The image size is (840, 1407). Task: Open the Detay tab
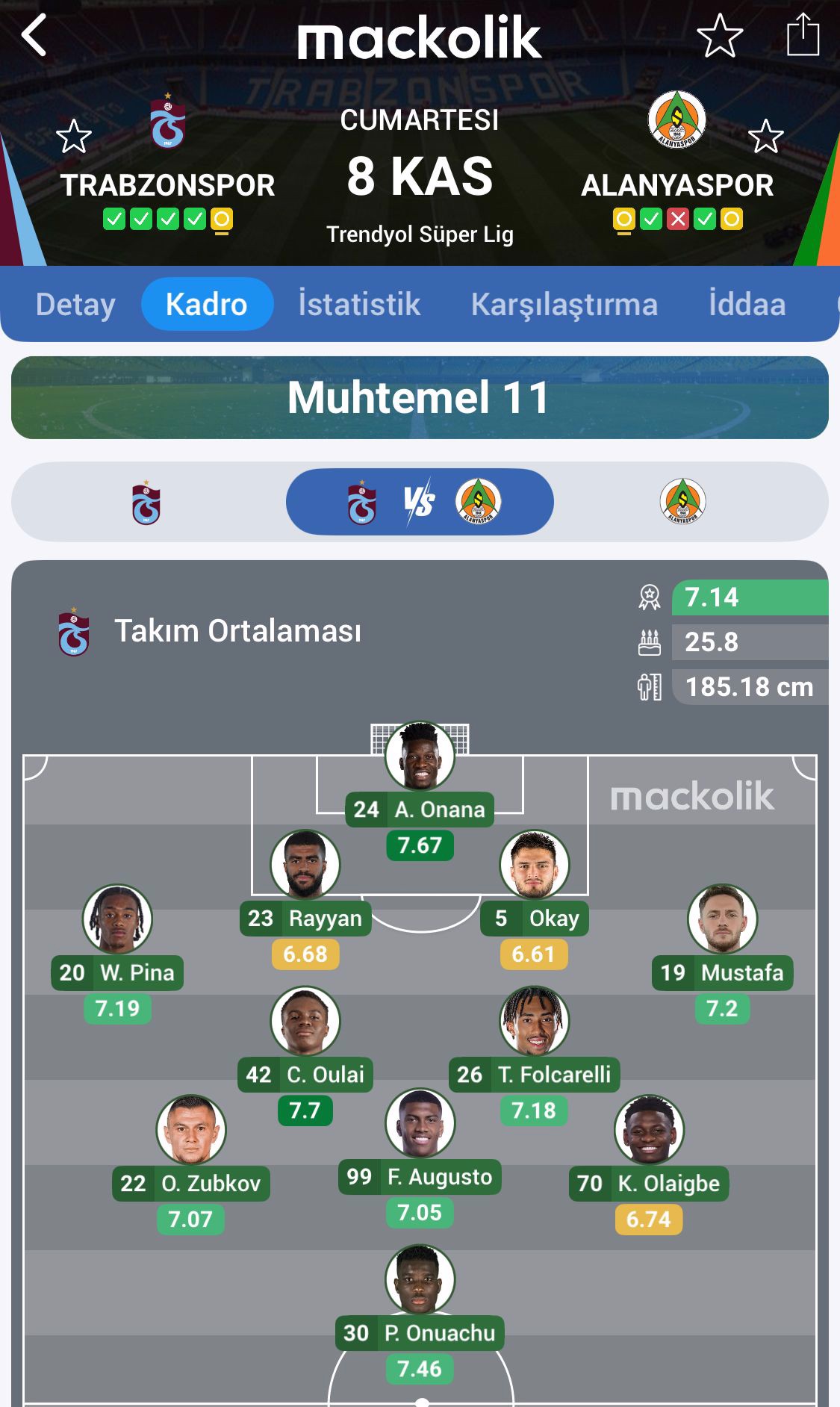pos(75,304)
